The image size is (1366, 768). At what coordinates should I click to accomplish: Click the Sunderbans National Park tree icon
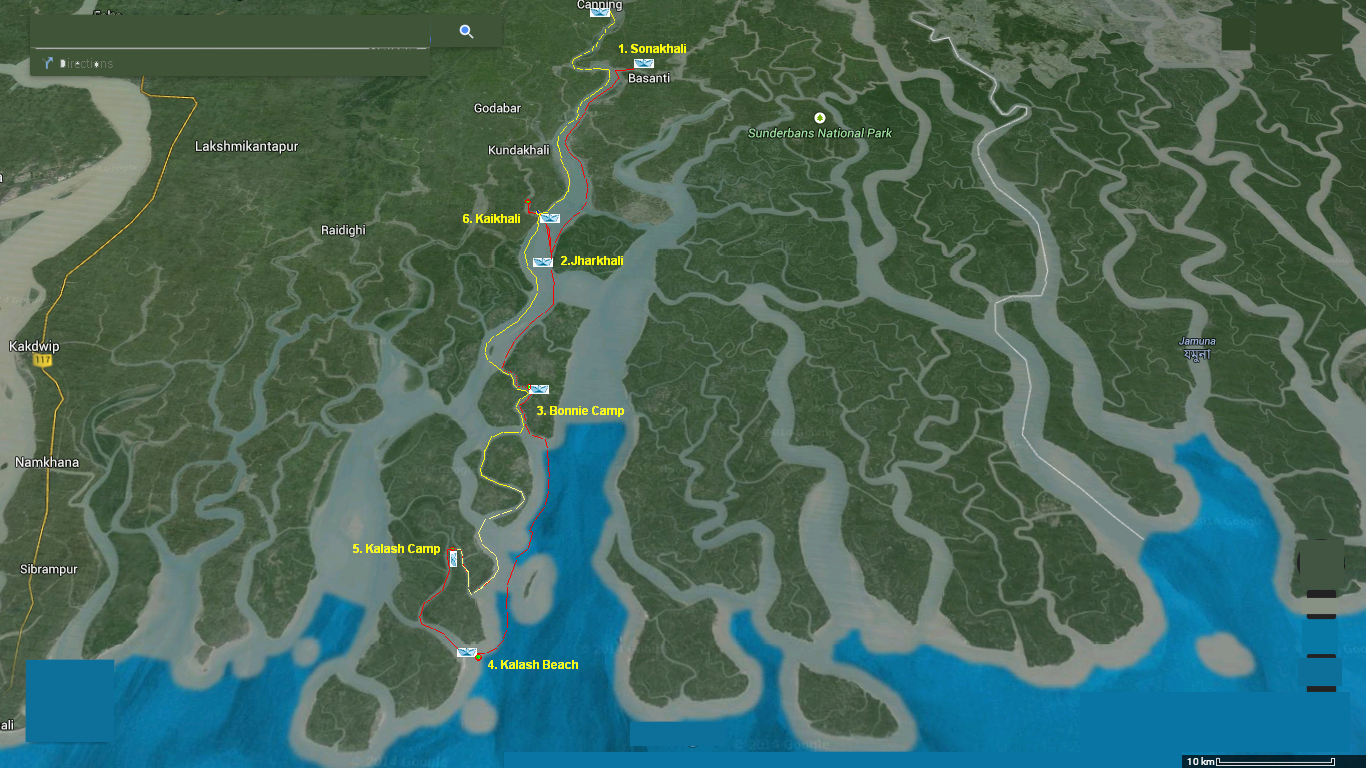tap(820, 119)
